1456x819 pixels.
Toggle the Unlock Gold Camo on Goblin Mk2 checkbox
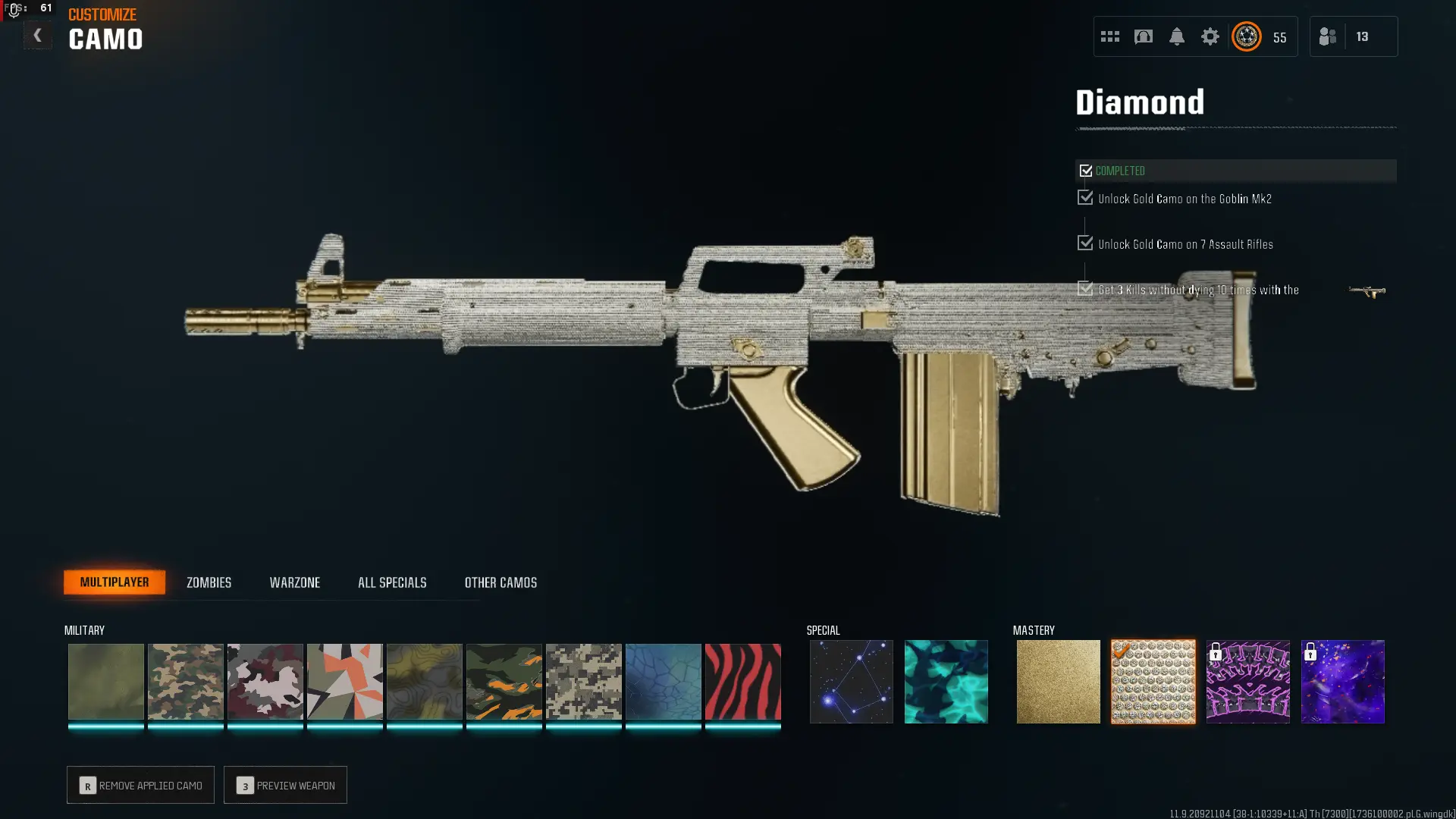tap(1084, 198)
